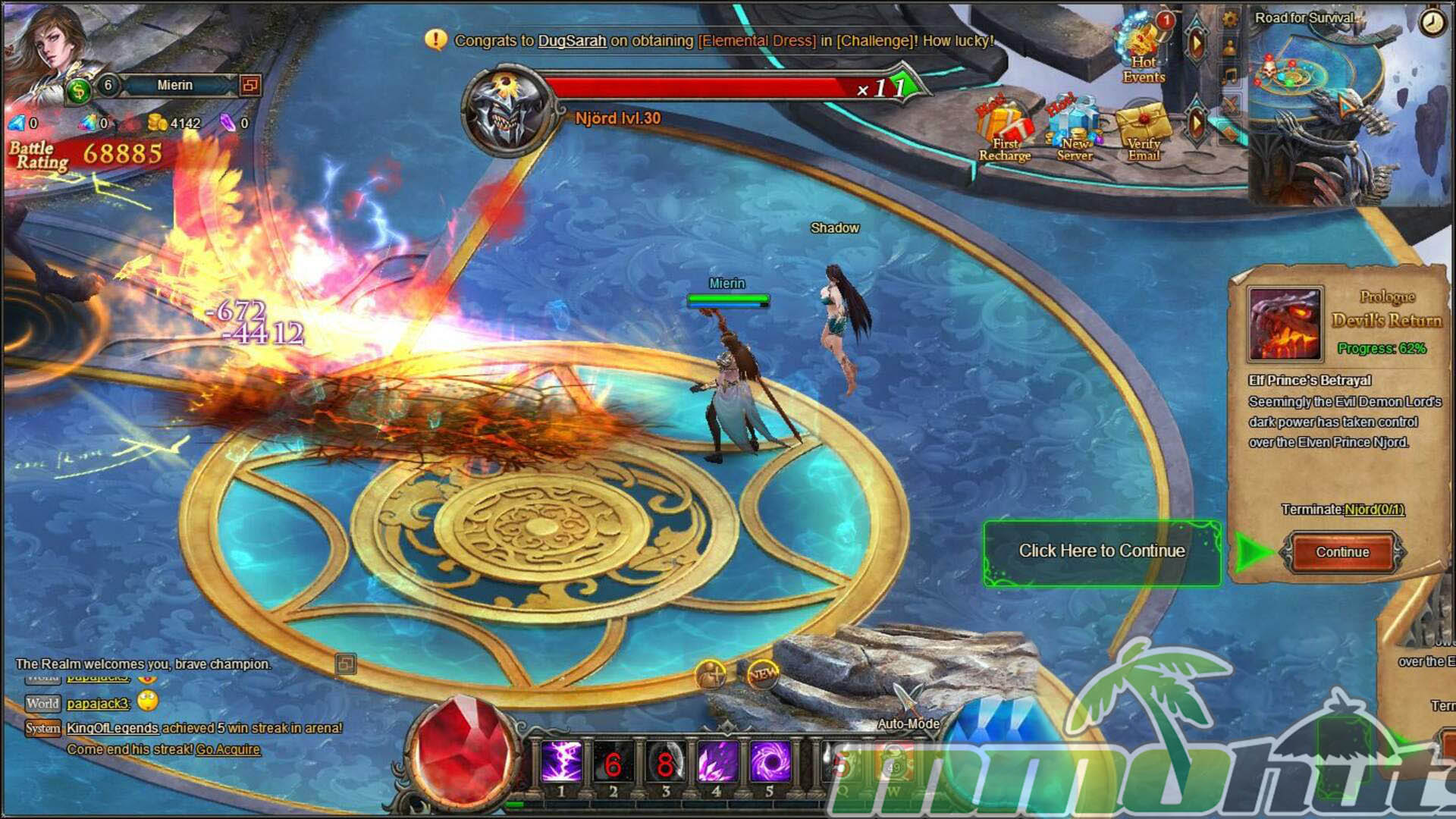This screenshot has height=819, width=1456.
Task: Open the New Server rewards
Action: pos(1075,130)
